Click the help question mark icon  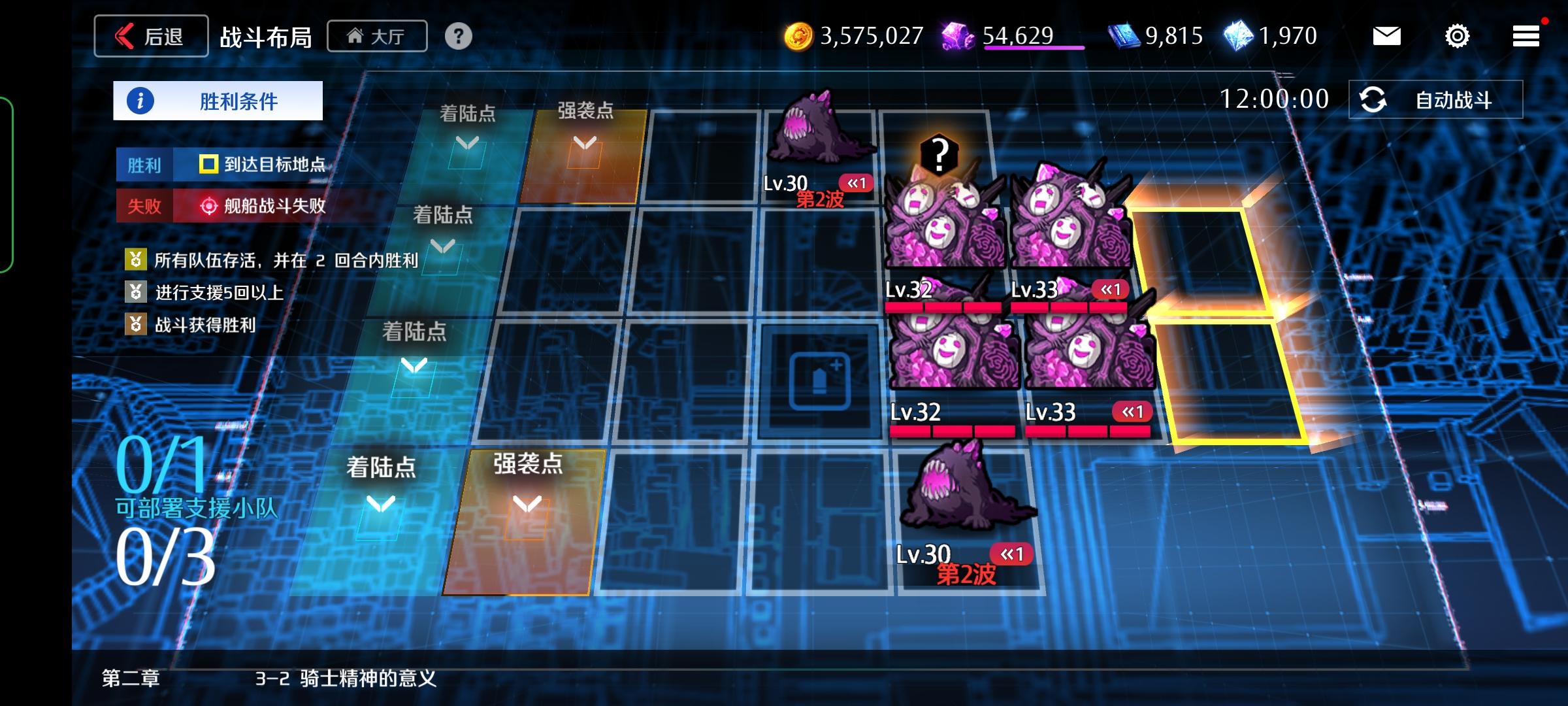459,37
